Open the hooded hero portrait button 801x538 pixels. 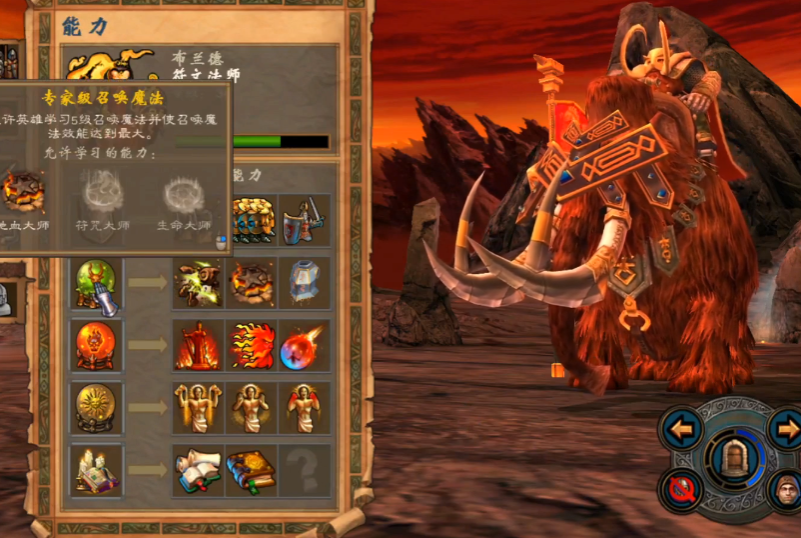coord(786,489)
